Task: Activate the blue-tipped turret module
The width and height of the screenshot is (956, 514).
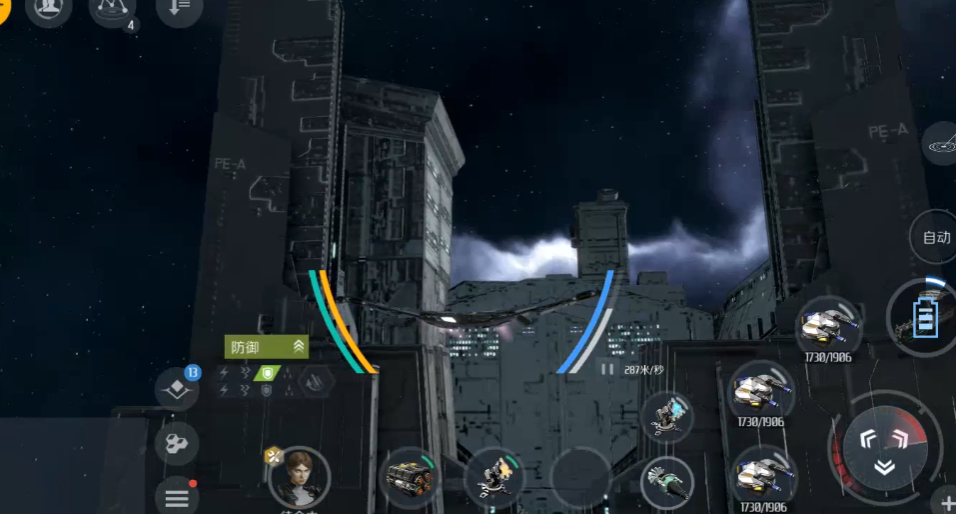Action: tap(667, 417)
